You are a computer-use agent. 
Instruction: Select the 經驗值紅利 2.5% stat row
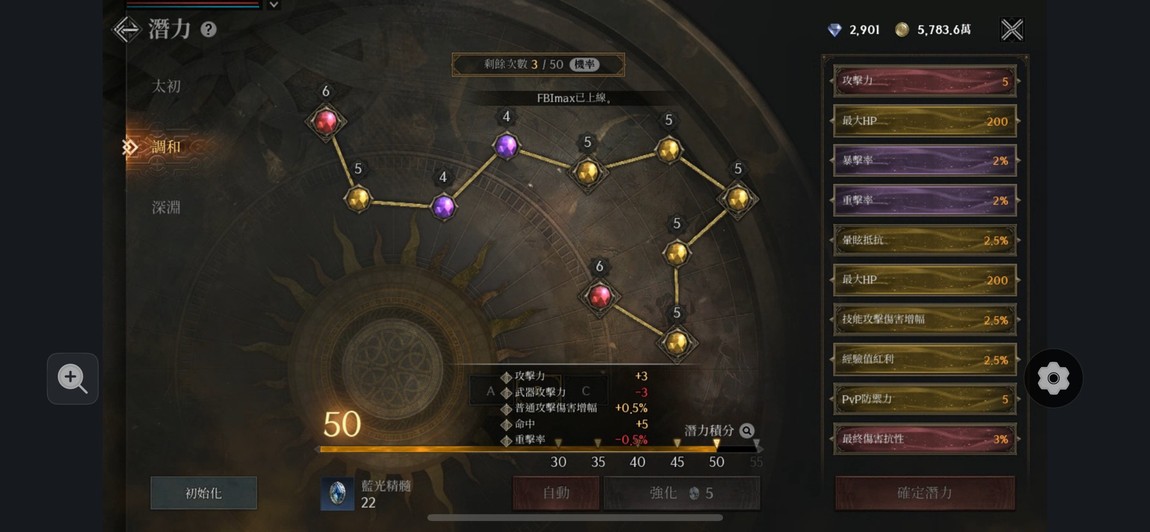(925, 360)
